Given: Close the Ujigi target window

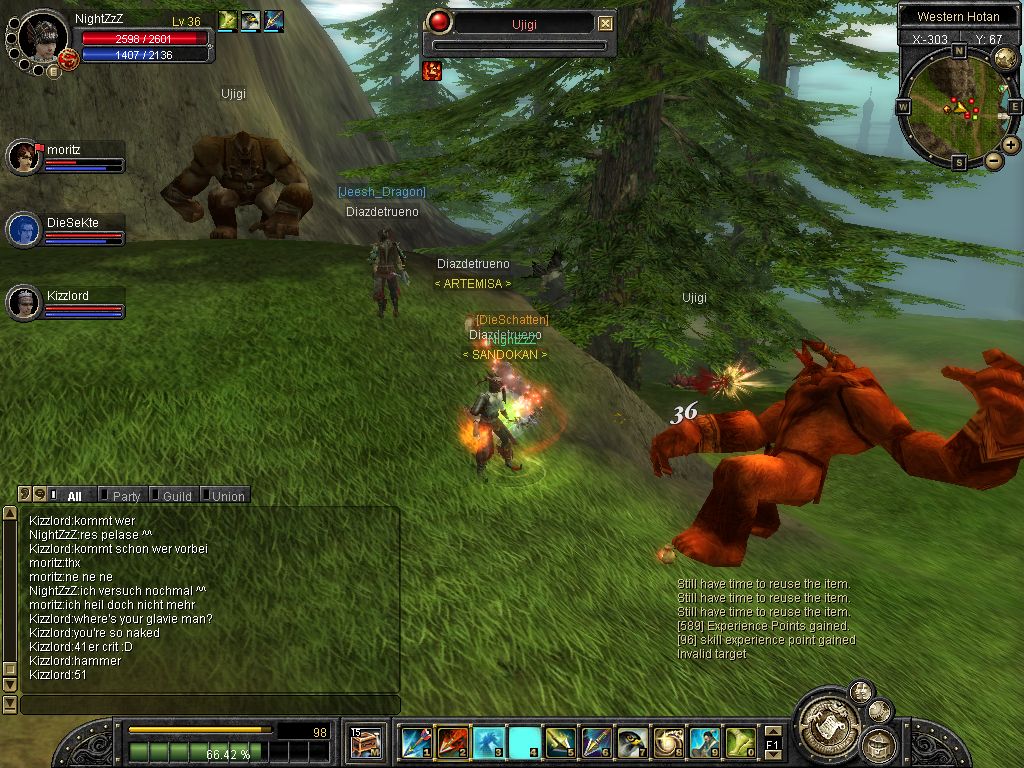Looking at the screenshot, I should click(606, 23).
